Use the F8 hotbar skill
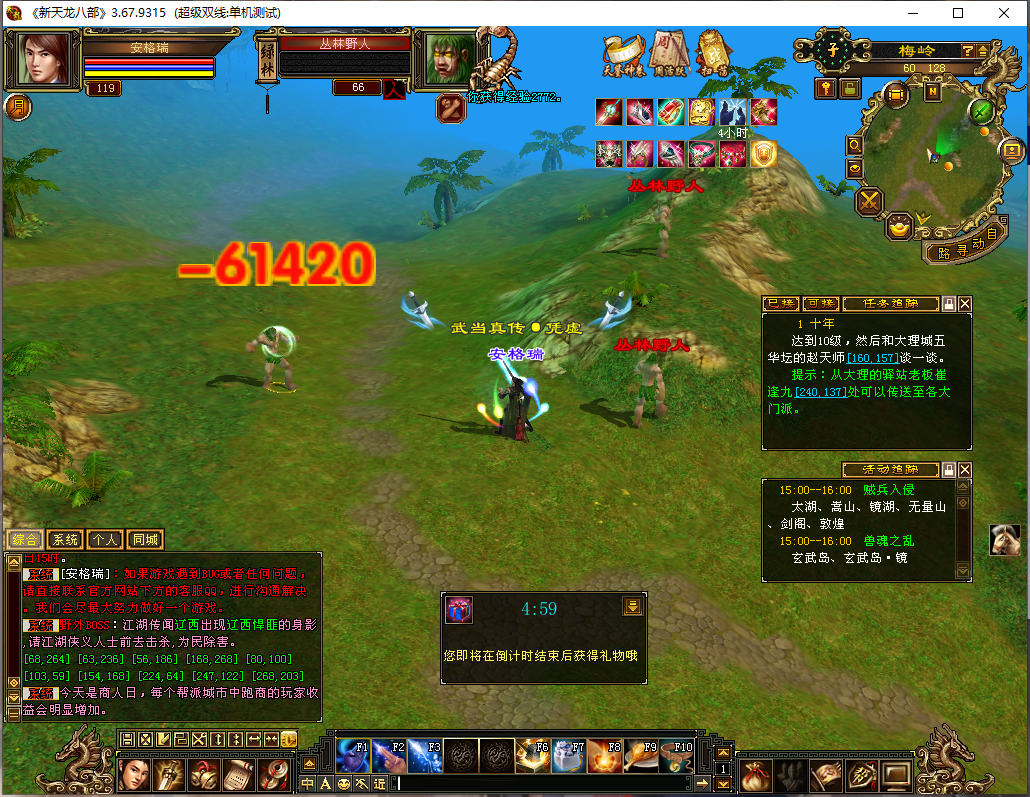Screen dimensions: 1030x797 click(604, 755)
